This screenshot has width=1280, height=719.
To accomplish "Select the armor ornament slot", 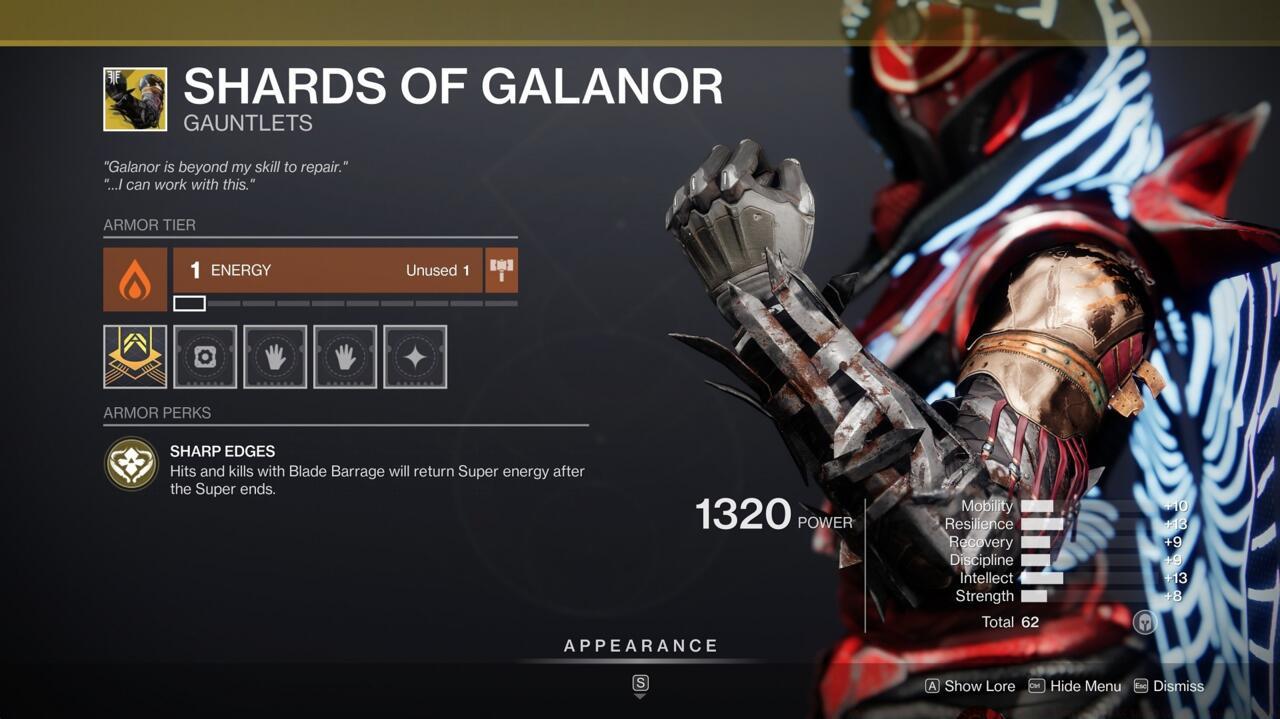I will click(x=135, y=356).
